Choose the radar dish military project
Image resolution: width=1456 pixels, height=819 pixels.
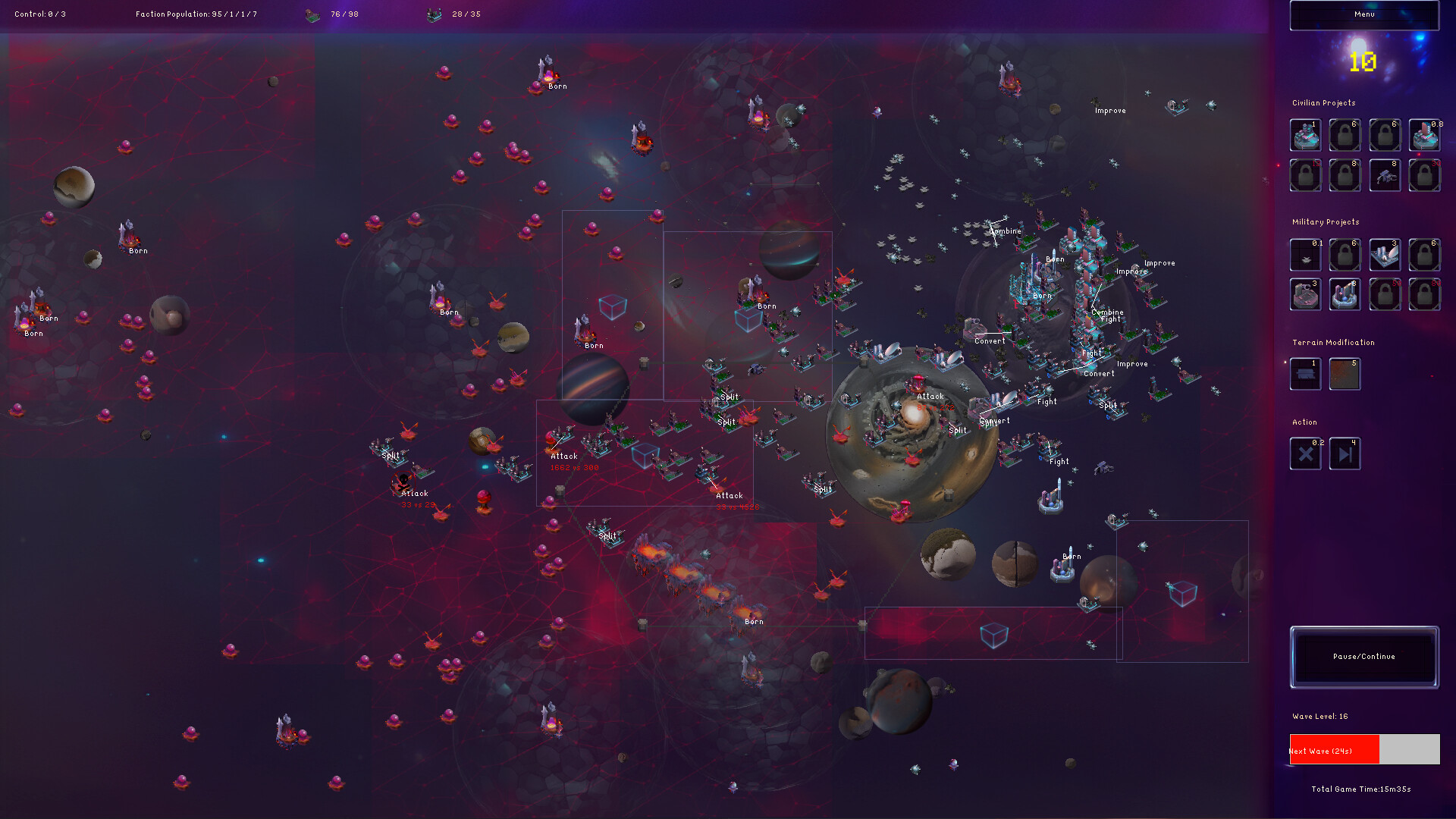pos(1385,255)
